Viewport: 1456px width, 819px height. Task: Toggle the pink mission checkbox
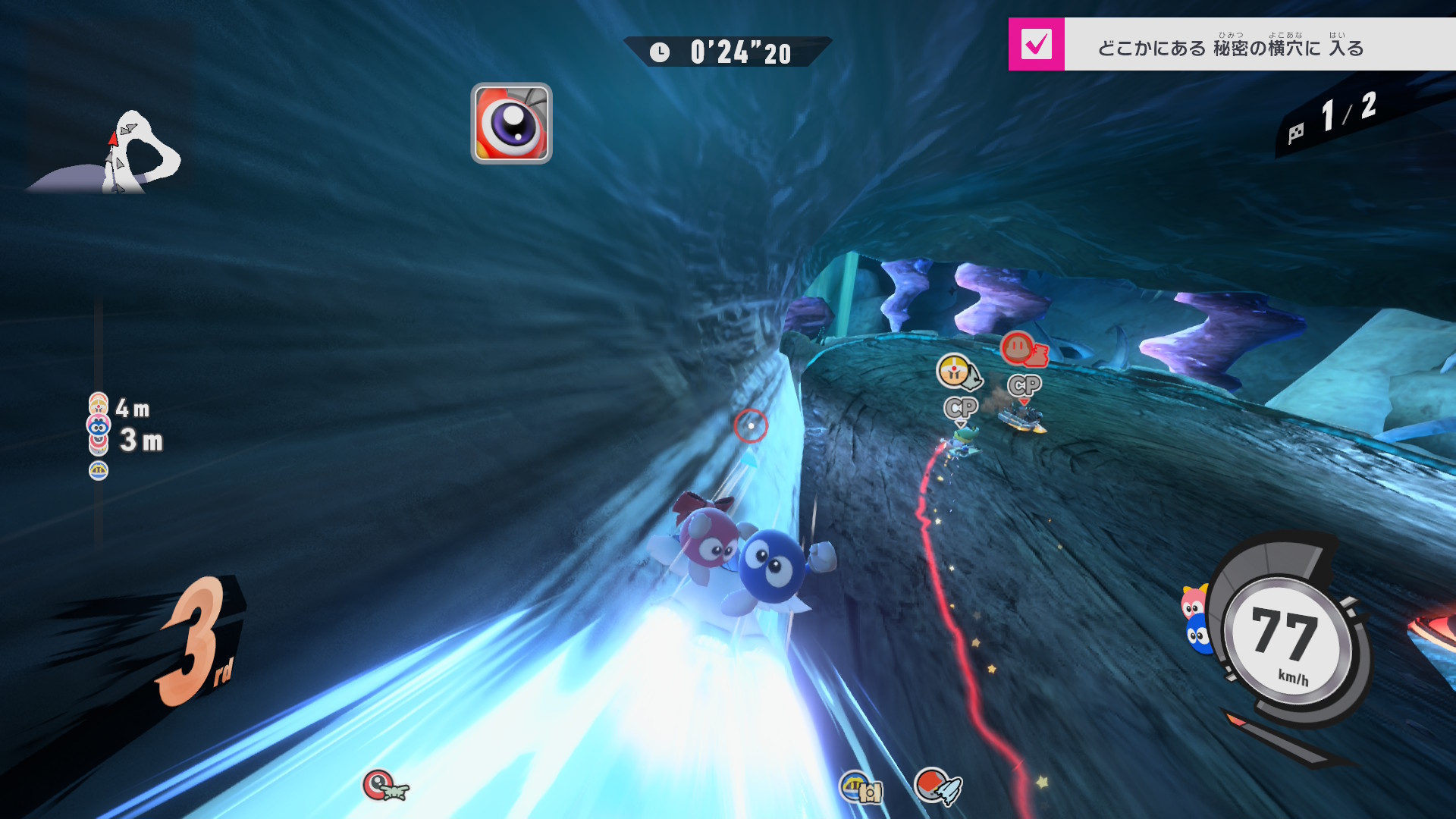click(1036, 44)
